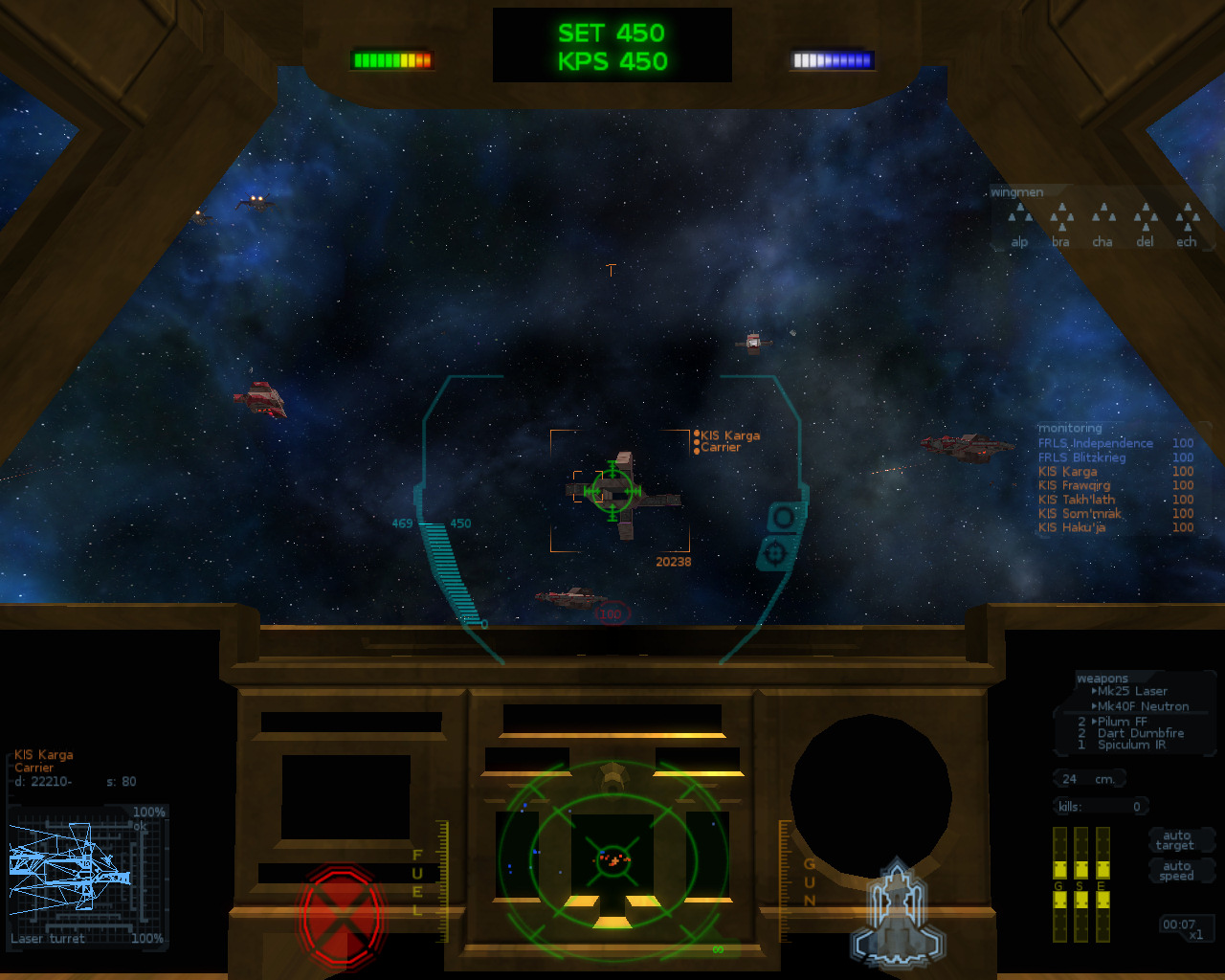The image size is (1225, 980).
Task: Select Echo wing in wingmen panel
Action: tap(1188, 226)
